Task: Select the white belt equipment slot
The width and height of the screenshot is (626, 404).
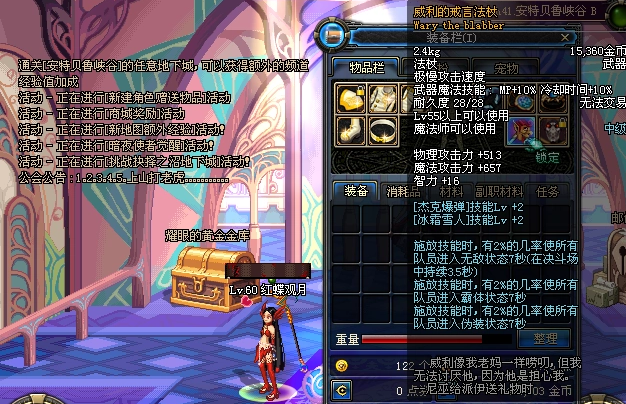Action: [x=383, y=130]
